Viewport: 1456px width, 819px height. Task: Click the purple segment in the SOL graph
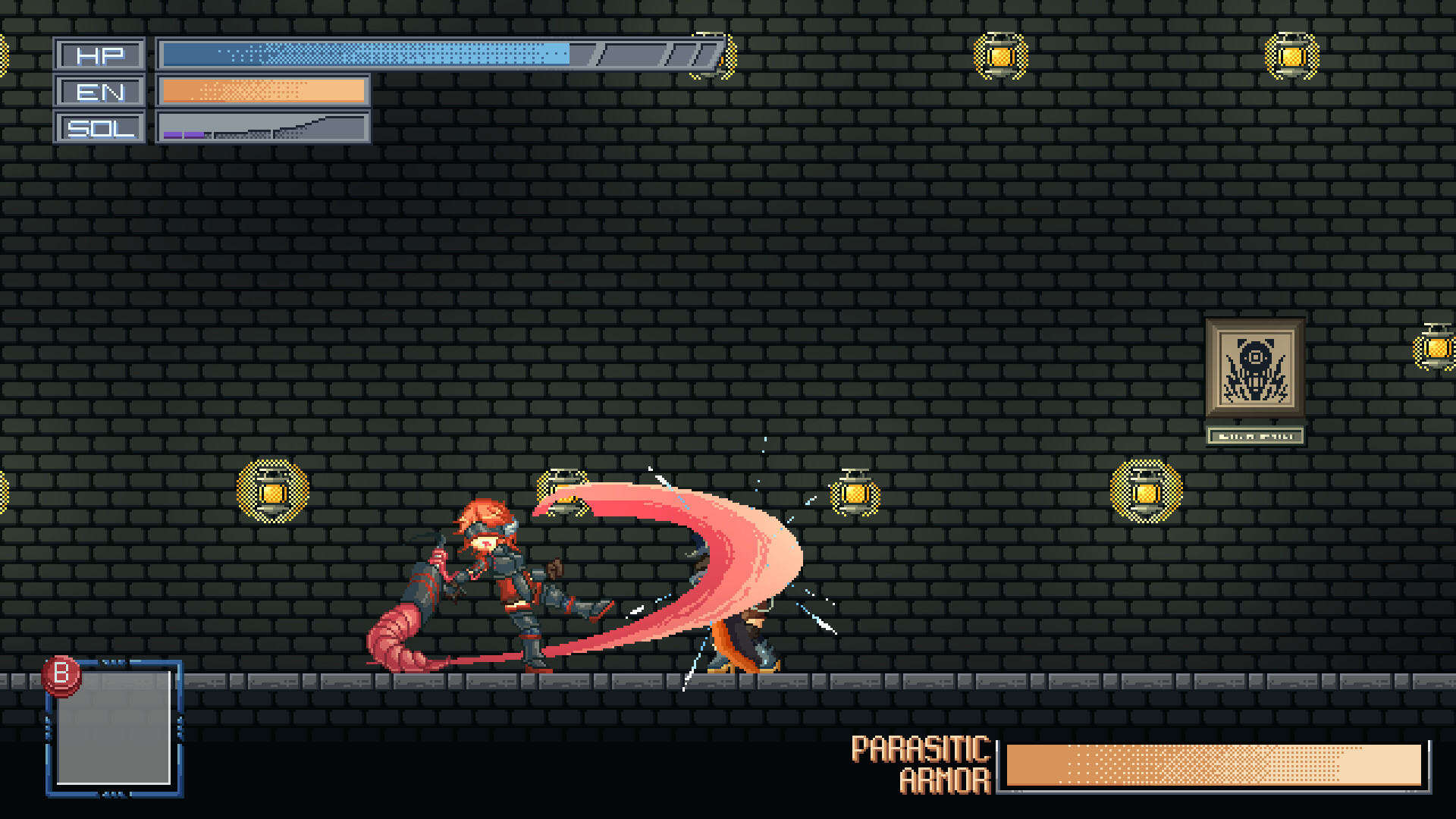click(182, 135)
